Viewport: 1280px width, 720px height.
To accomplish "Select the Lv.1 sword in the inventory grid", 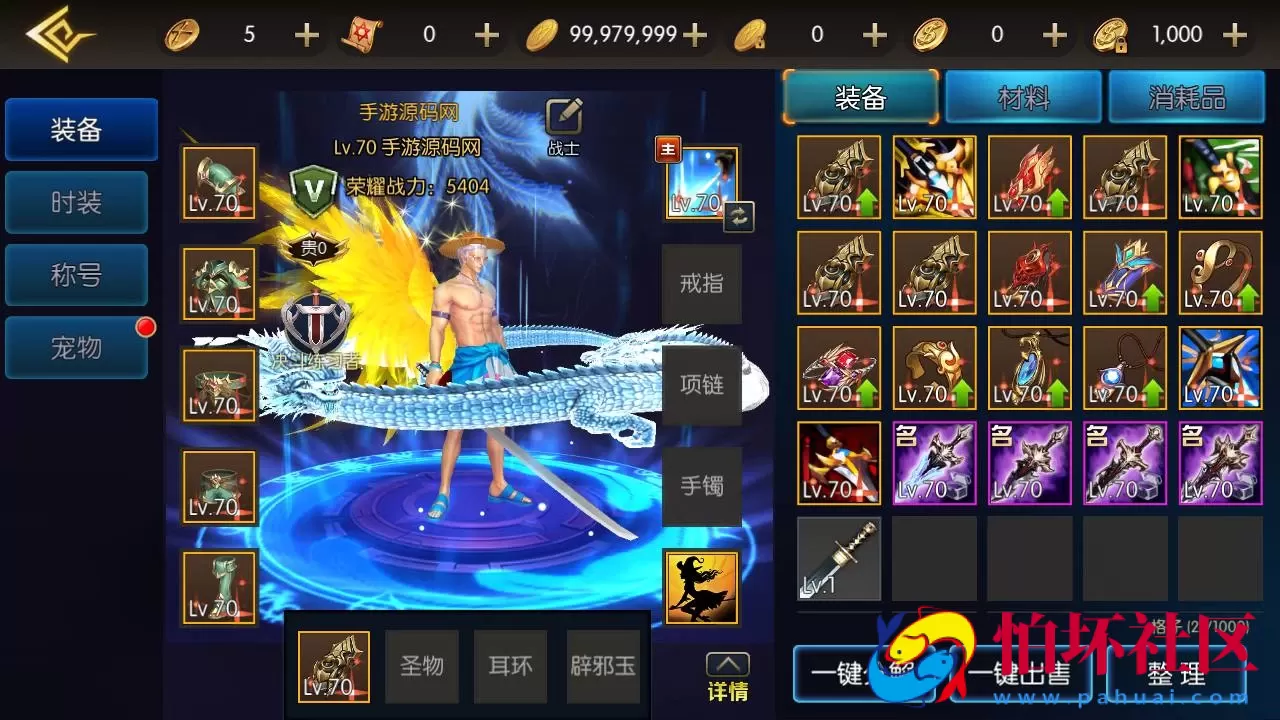I will (x=838, y=559).
